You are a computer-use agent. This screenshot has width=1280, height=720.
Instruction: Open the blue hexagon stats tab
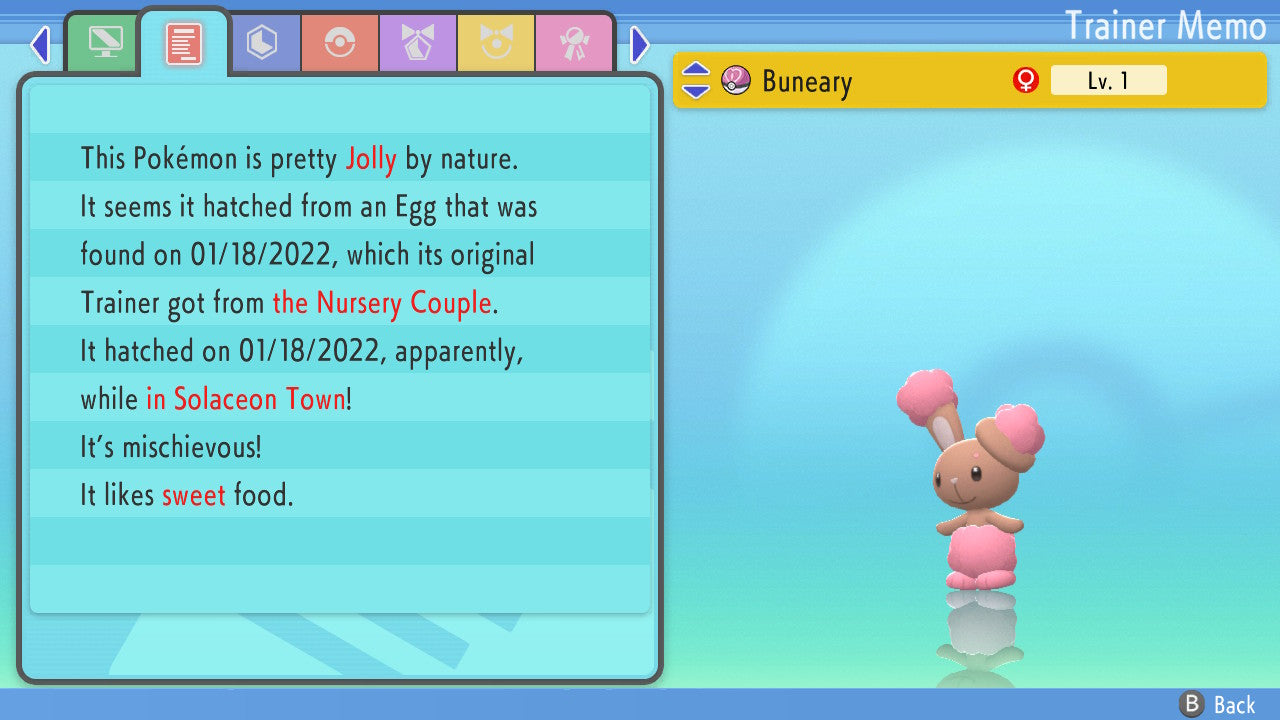coord(262,44)
